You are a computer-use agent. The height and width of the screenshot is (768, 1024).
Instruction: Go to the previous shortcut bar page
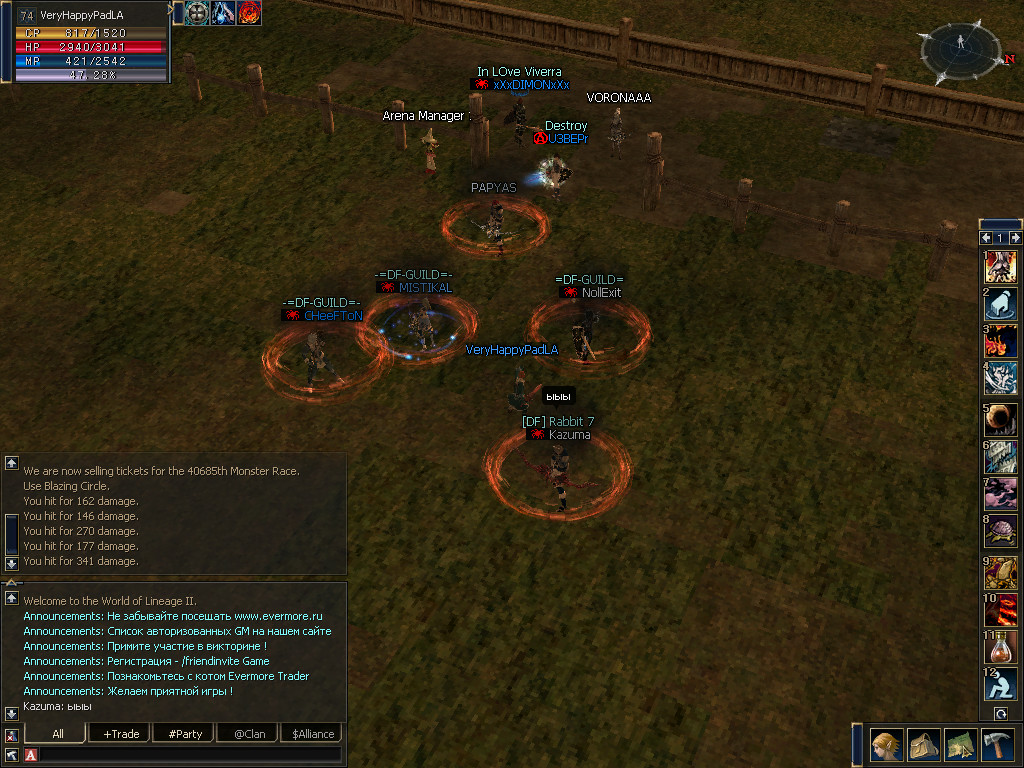tap(986, 238)
